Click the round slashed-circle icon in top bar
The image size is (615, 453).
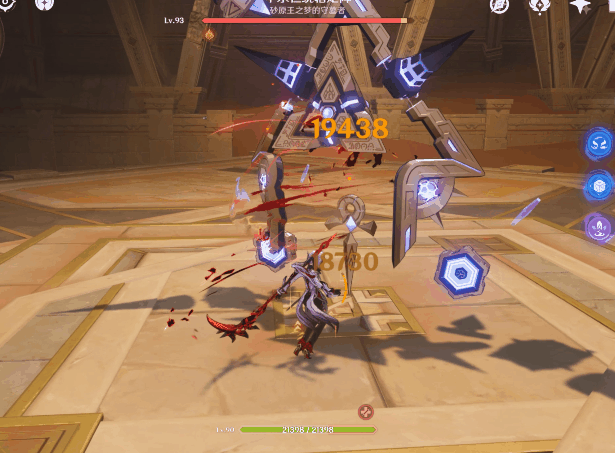[x=499, y=5]
